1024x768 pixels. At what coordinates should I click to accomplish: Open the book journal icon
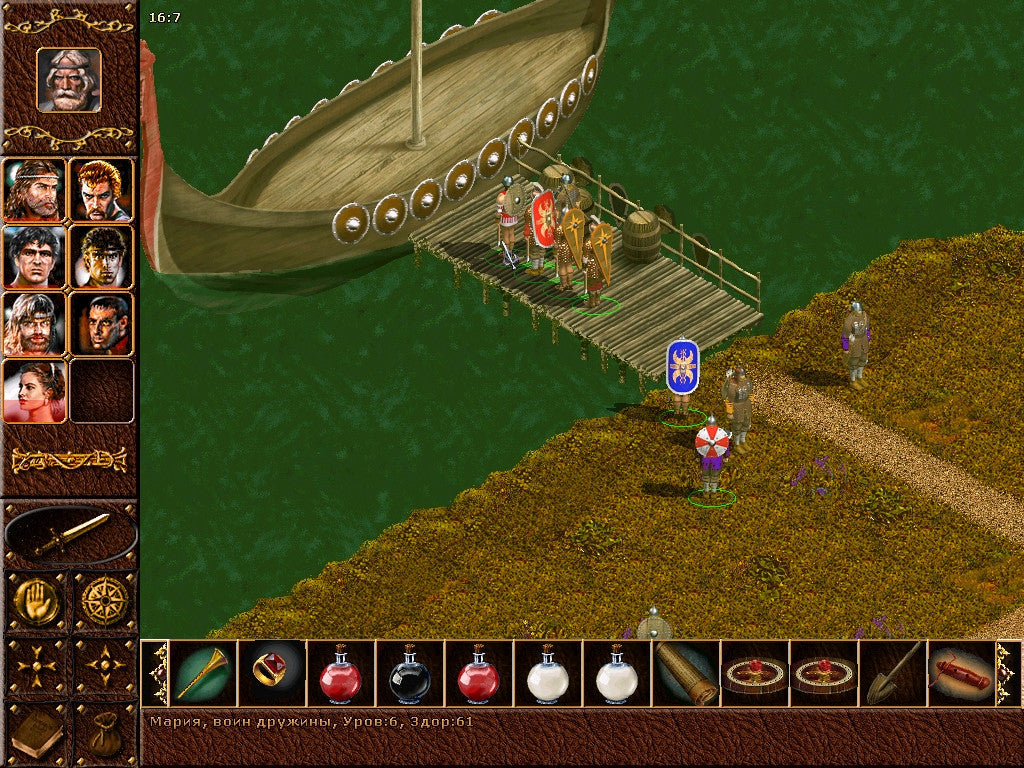click(x=37, y=735)
